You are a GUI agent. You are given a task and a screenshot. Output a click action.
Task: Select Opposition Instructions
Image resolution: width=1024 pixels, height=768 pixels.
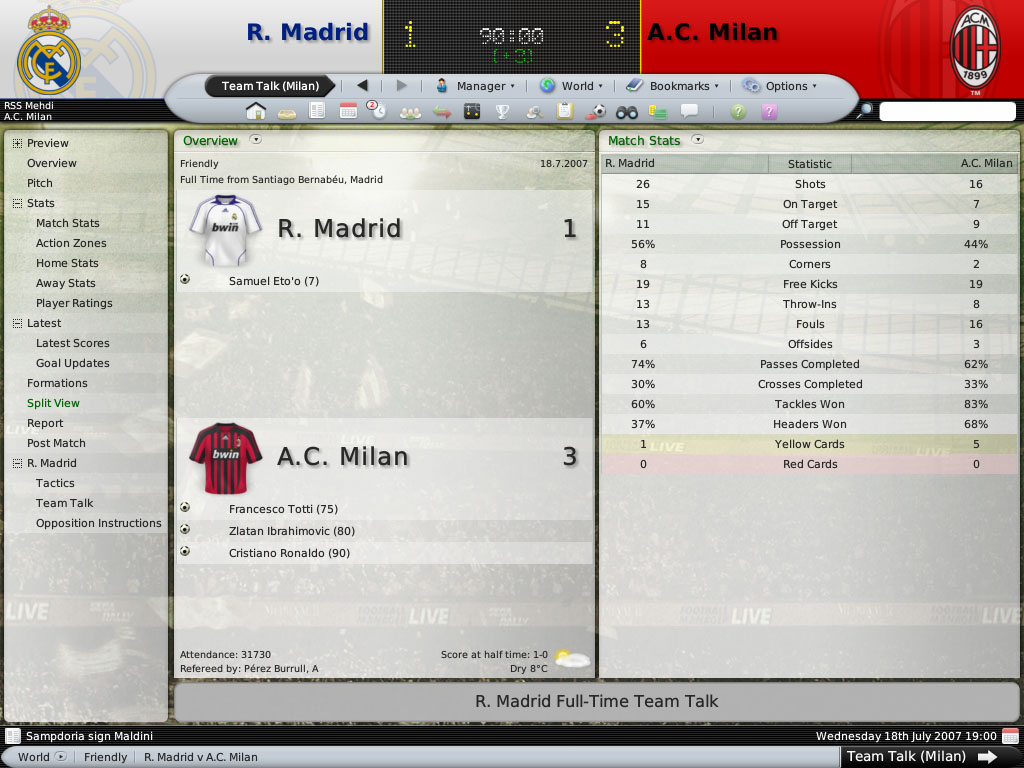[x=98, y=523]
